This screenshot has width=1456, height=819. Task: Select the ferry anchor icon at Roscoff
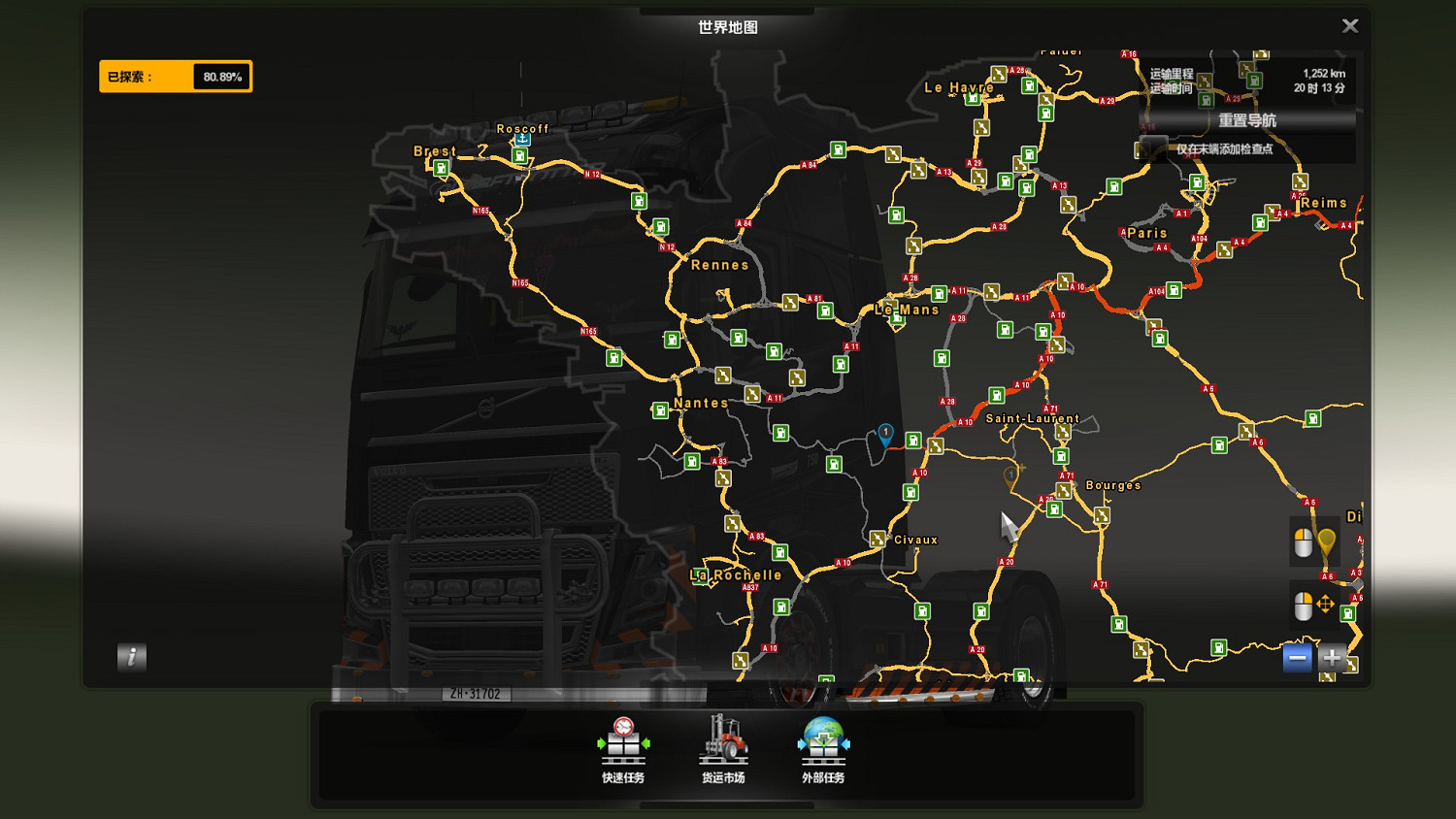(522, 139)
